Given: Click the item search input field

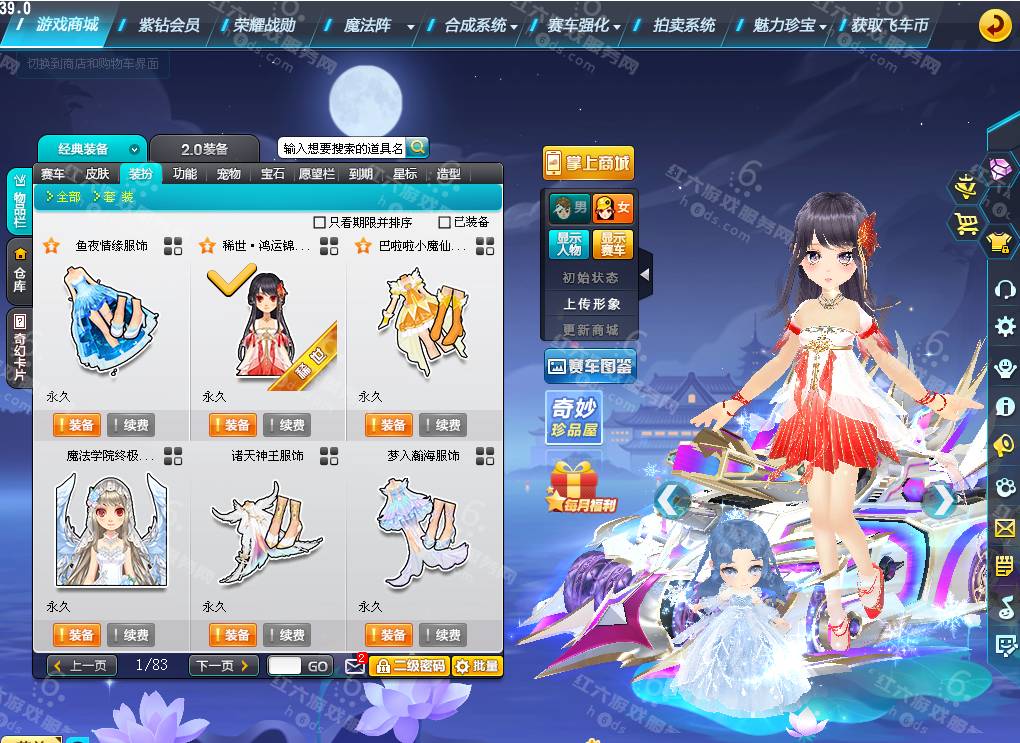Looking at the screenshot, I should [342, 148].
